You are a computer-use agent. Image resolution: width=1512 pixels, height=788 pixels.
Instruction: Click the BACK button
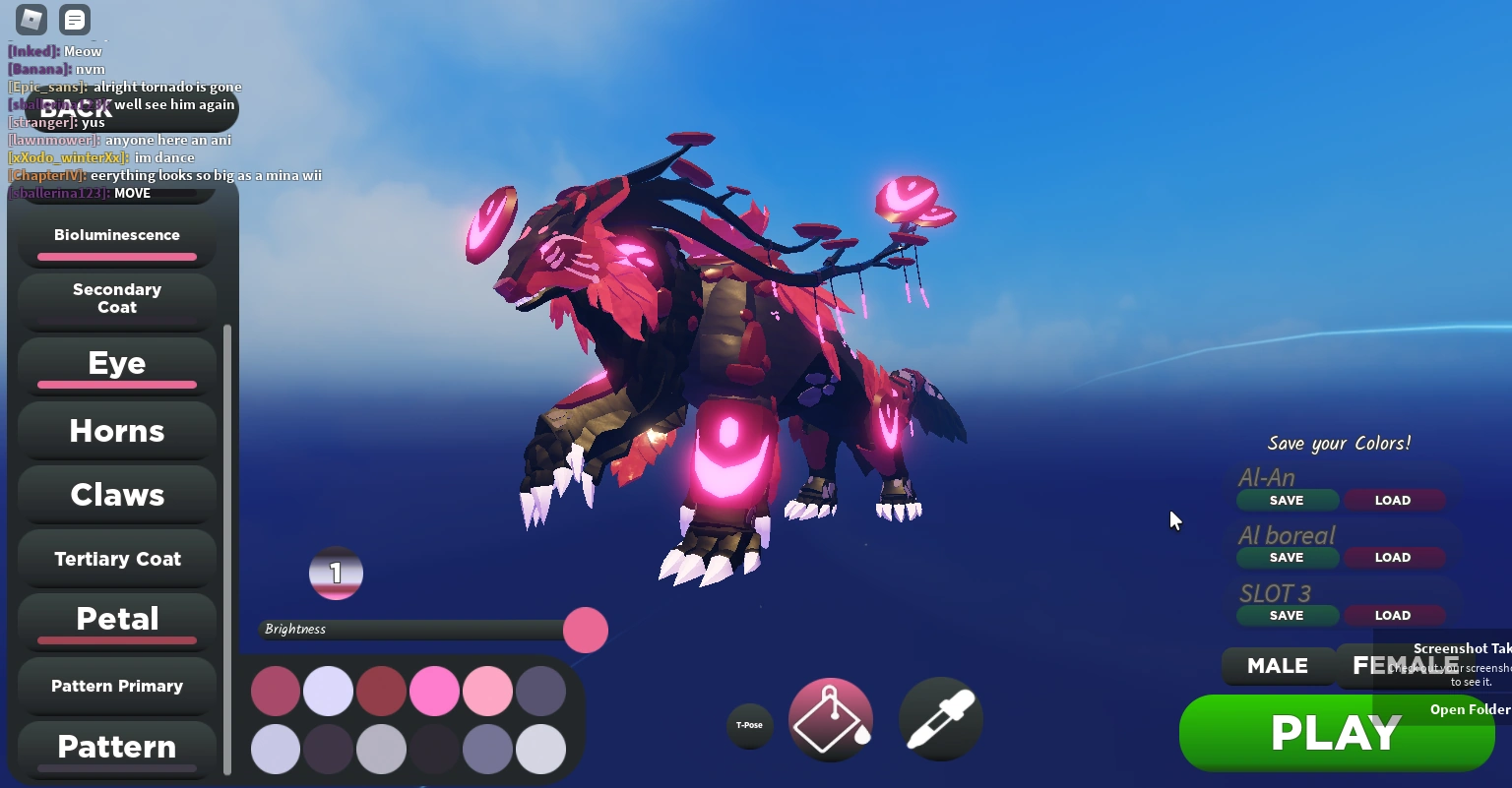76,108
